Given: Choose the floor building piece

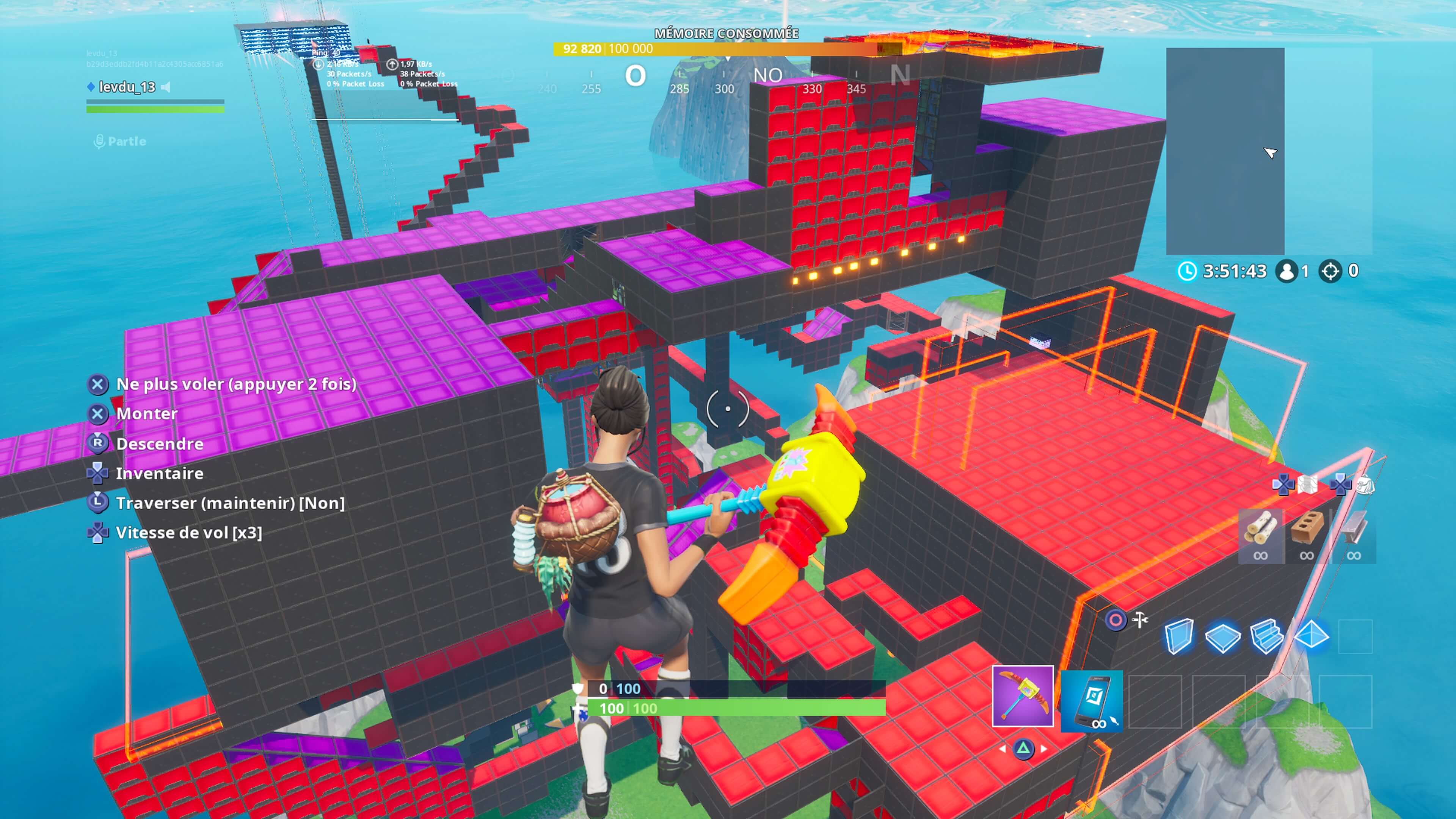Looking at the screenshot, I should [1222, 637].
